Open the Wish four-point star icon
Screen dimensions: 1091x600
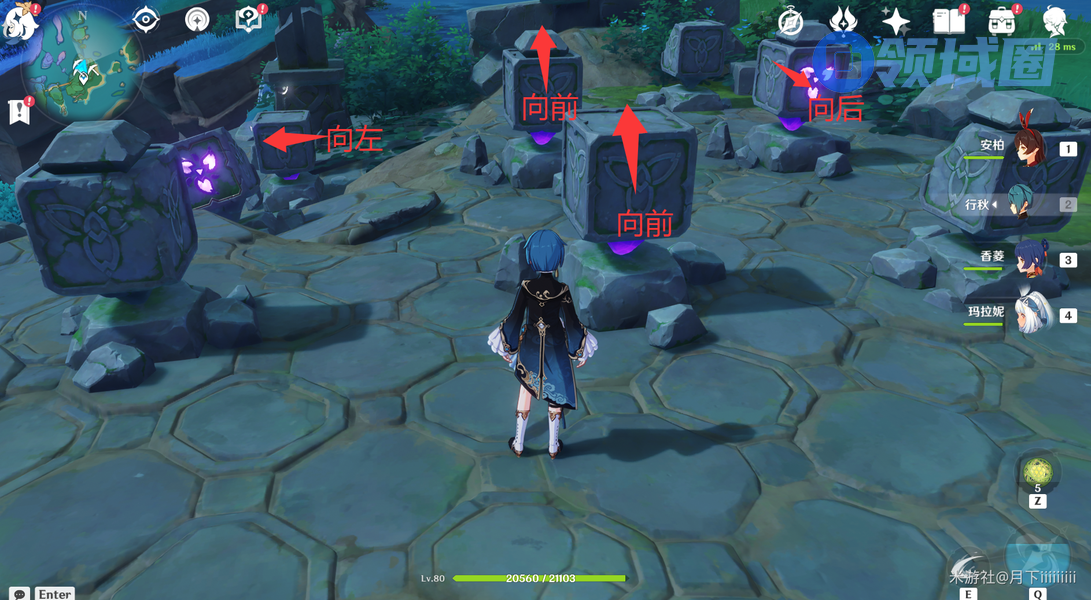896,21
